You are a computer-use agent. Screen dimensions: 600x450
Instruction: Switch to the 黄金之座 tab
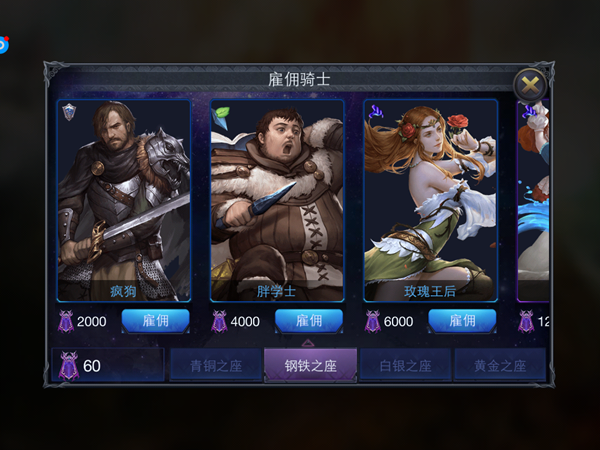499,365
